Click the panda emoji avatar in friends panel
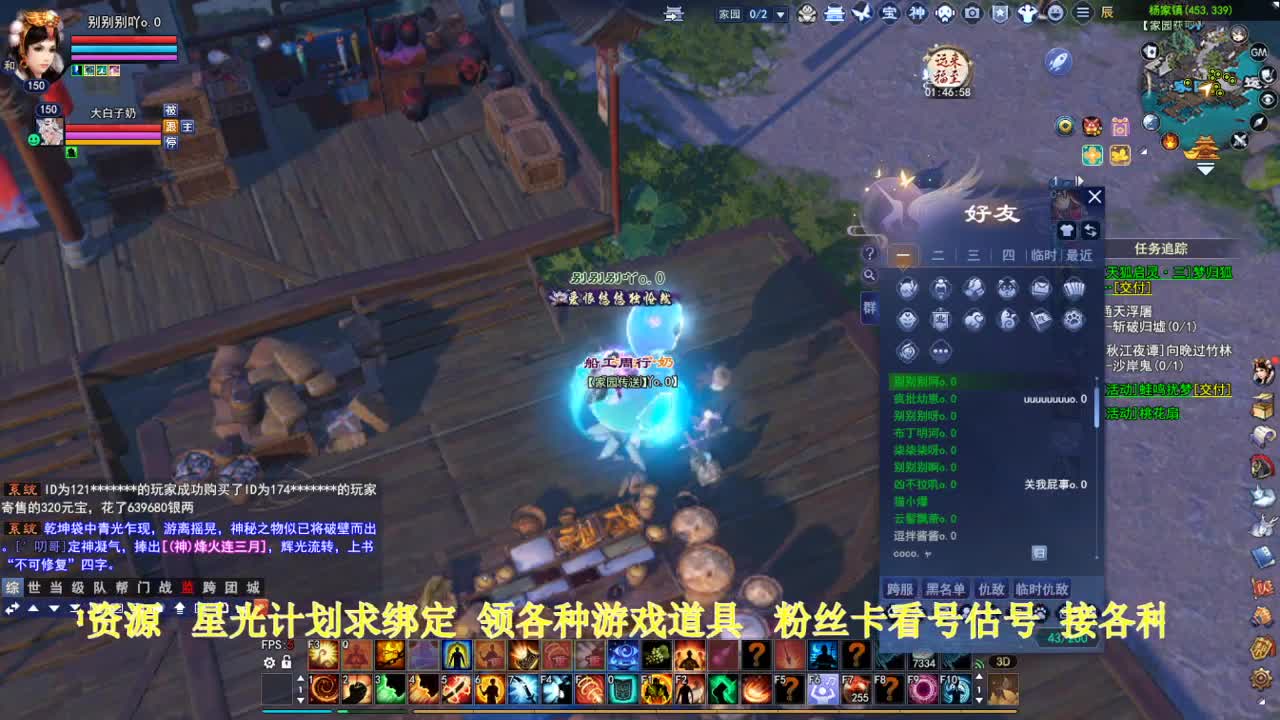This screenshot has width=1280, height=720. (x=1008, y=285)
